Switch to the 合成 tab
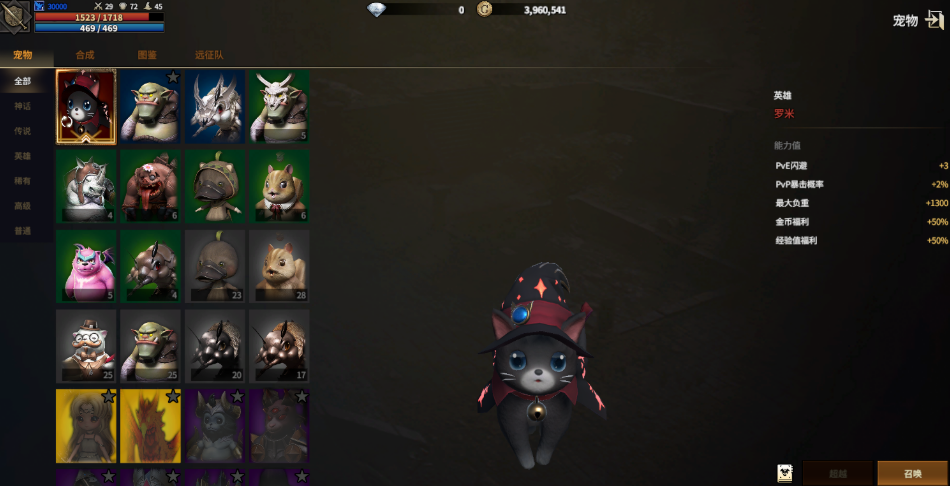The image size is (950, 486). [x=85, y=55]
